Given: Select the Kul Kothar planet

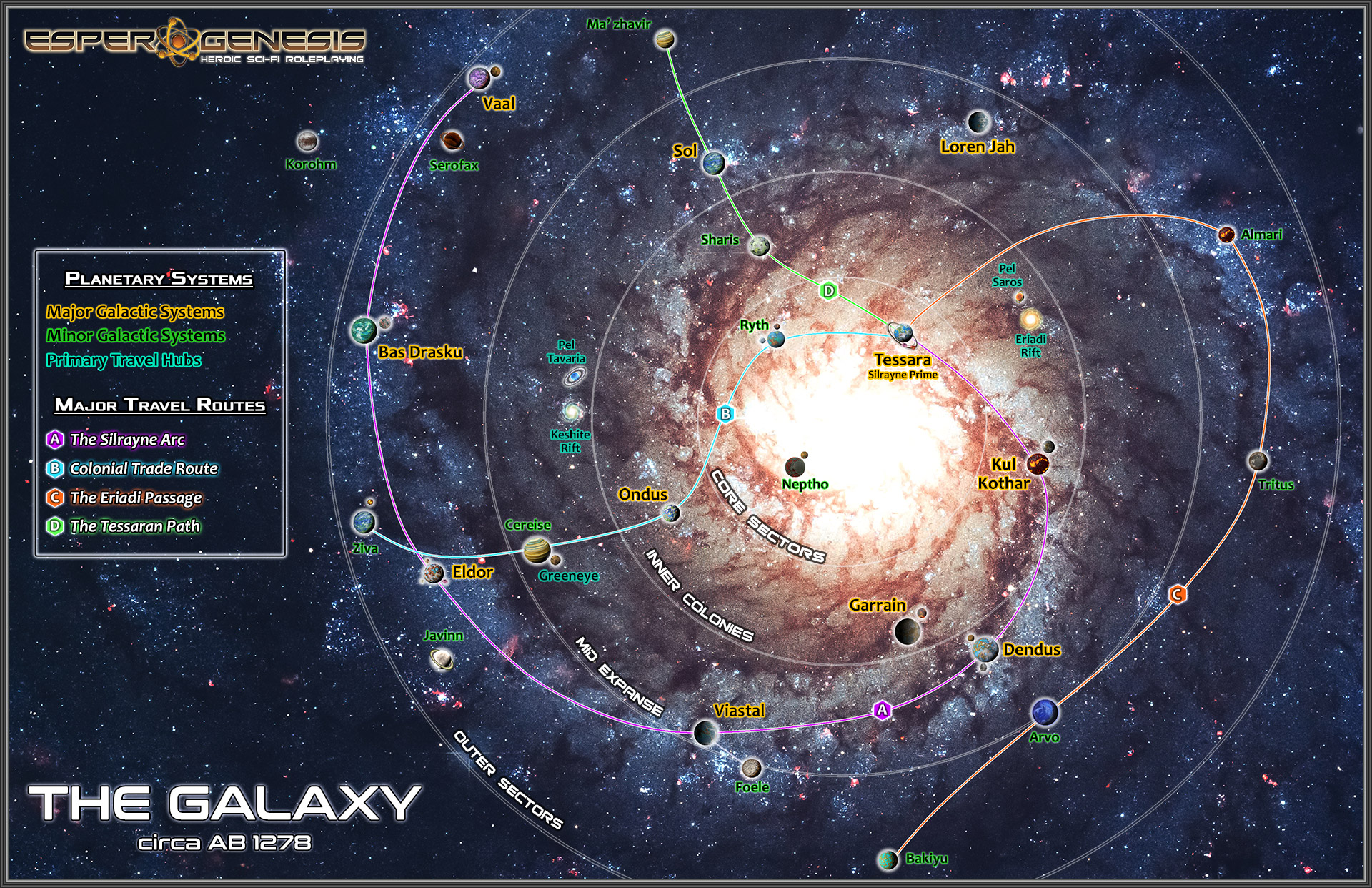Looking at the screenshot, I should [1038, 463].
